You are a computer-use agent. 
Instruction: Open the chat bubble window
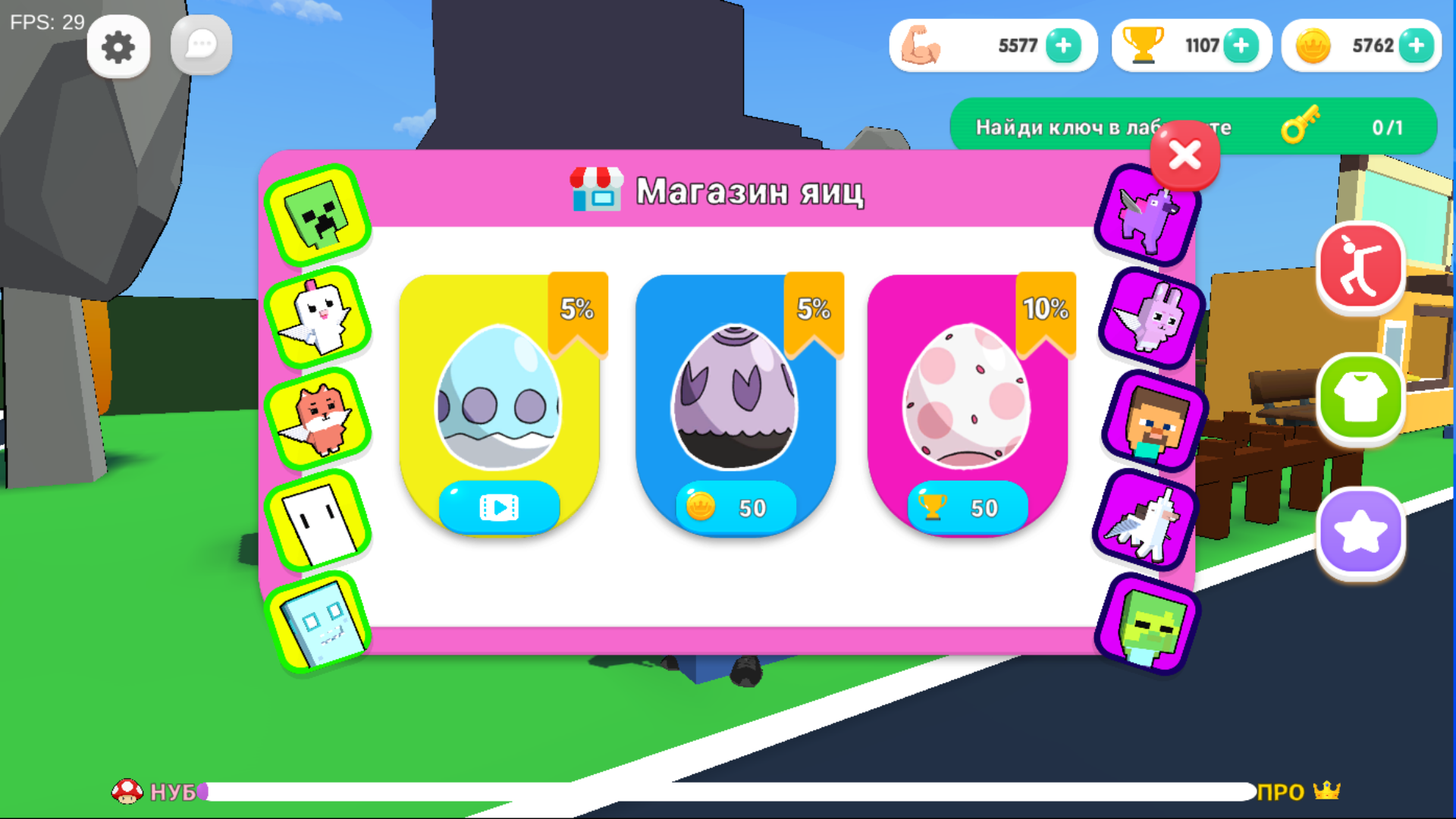click(200, 44)
